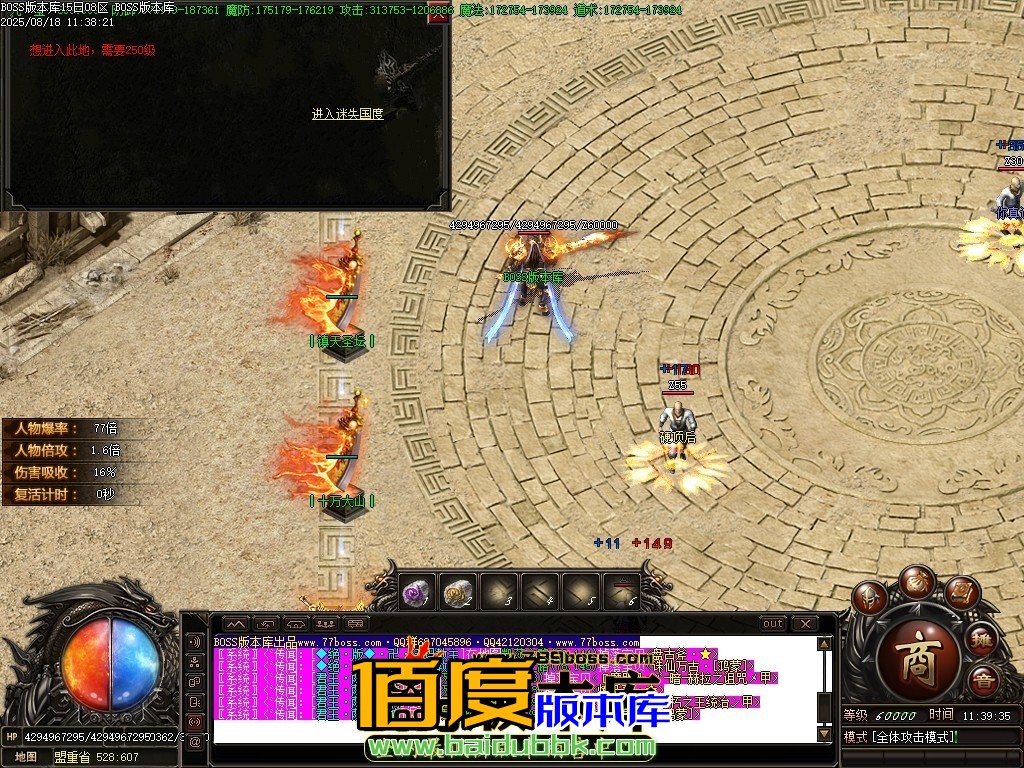
Task: Open the character equipment helmet icon
Action: [x=868, y=598]
